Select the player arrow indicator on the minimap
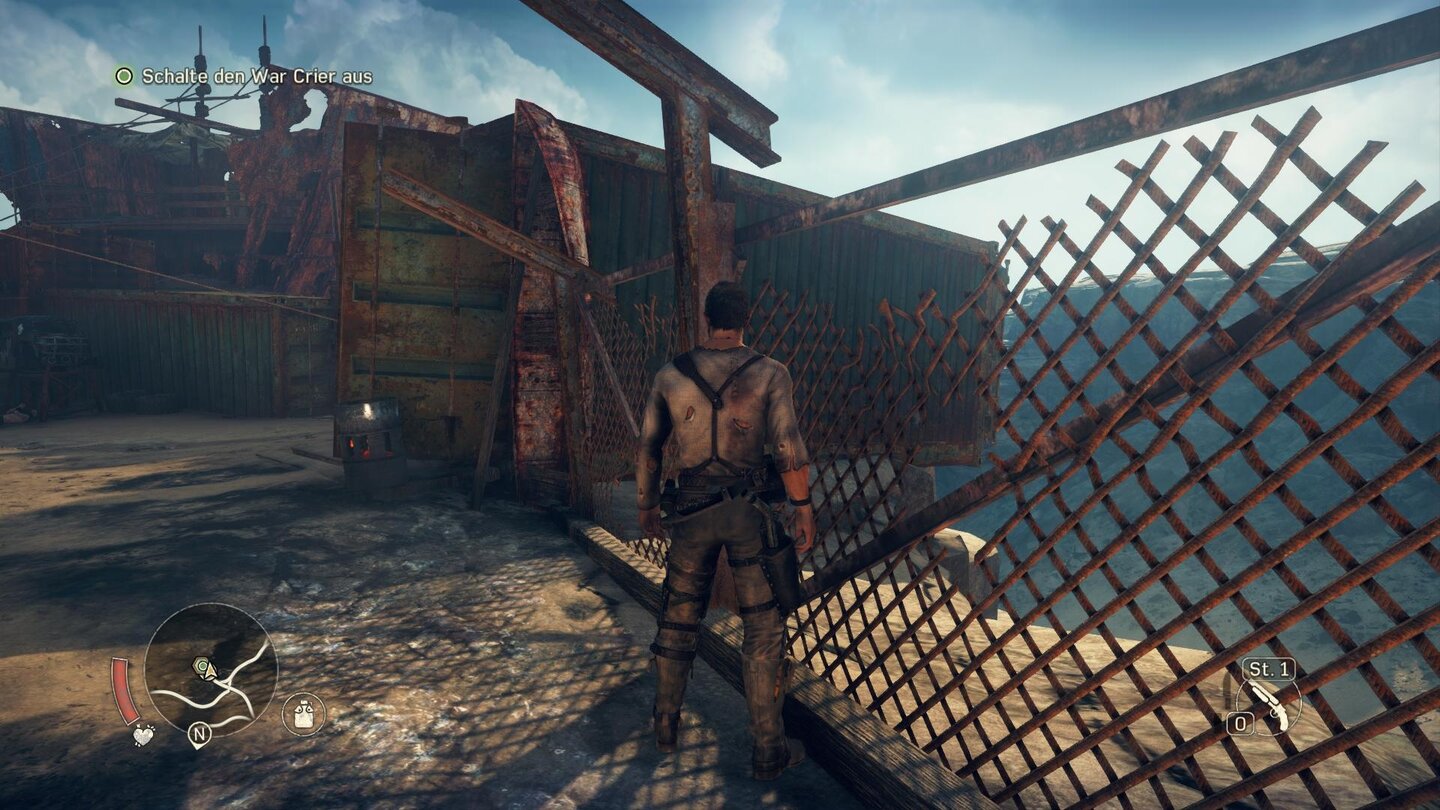This screenshot has height=810, width=1440. (x=211, y=672)
